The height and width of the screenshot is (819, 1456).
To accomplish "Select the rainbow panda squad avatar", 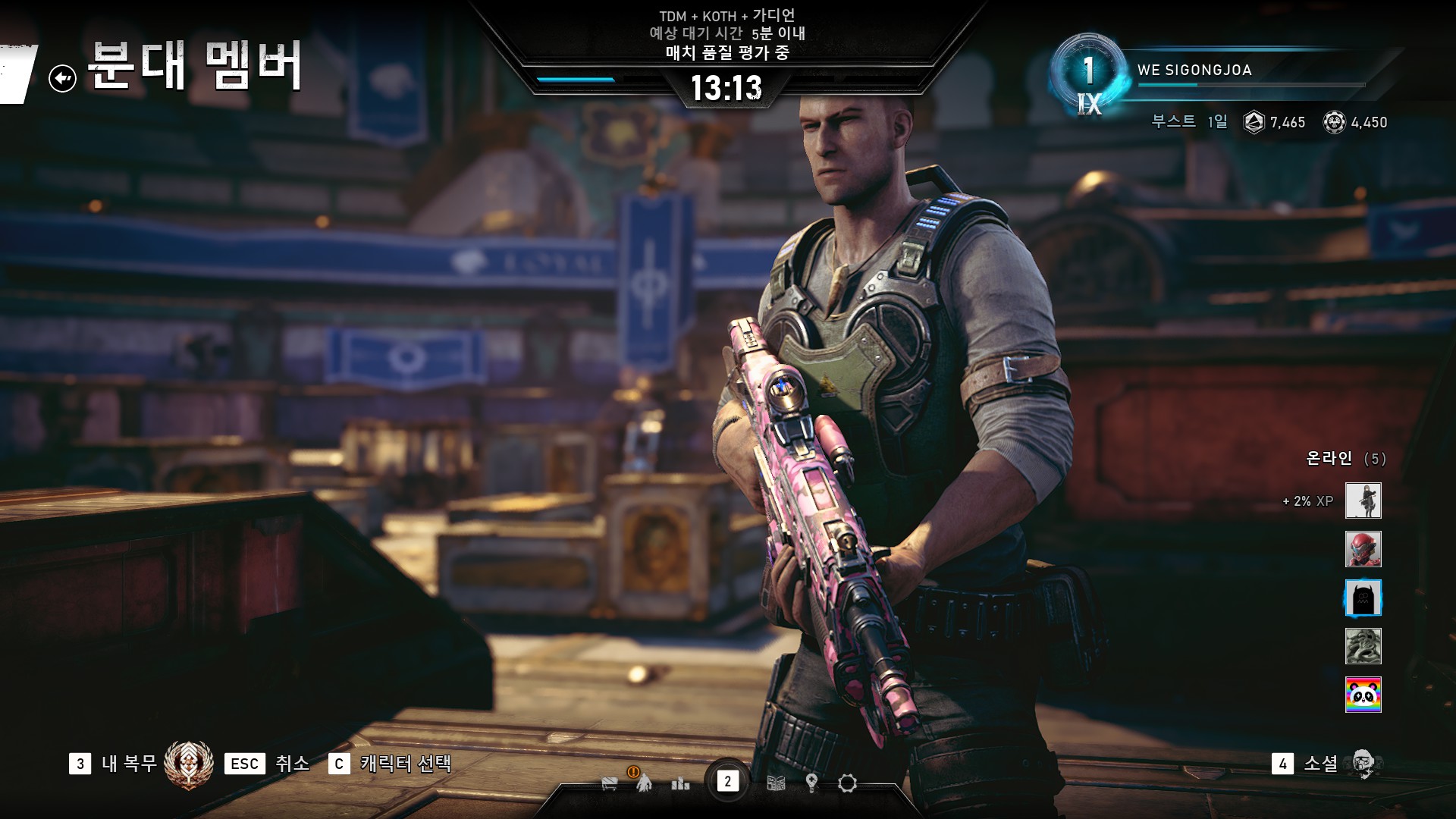I will [1363, 695].
